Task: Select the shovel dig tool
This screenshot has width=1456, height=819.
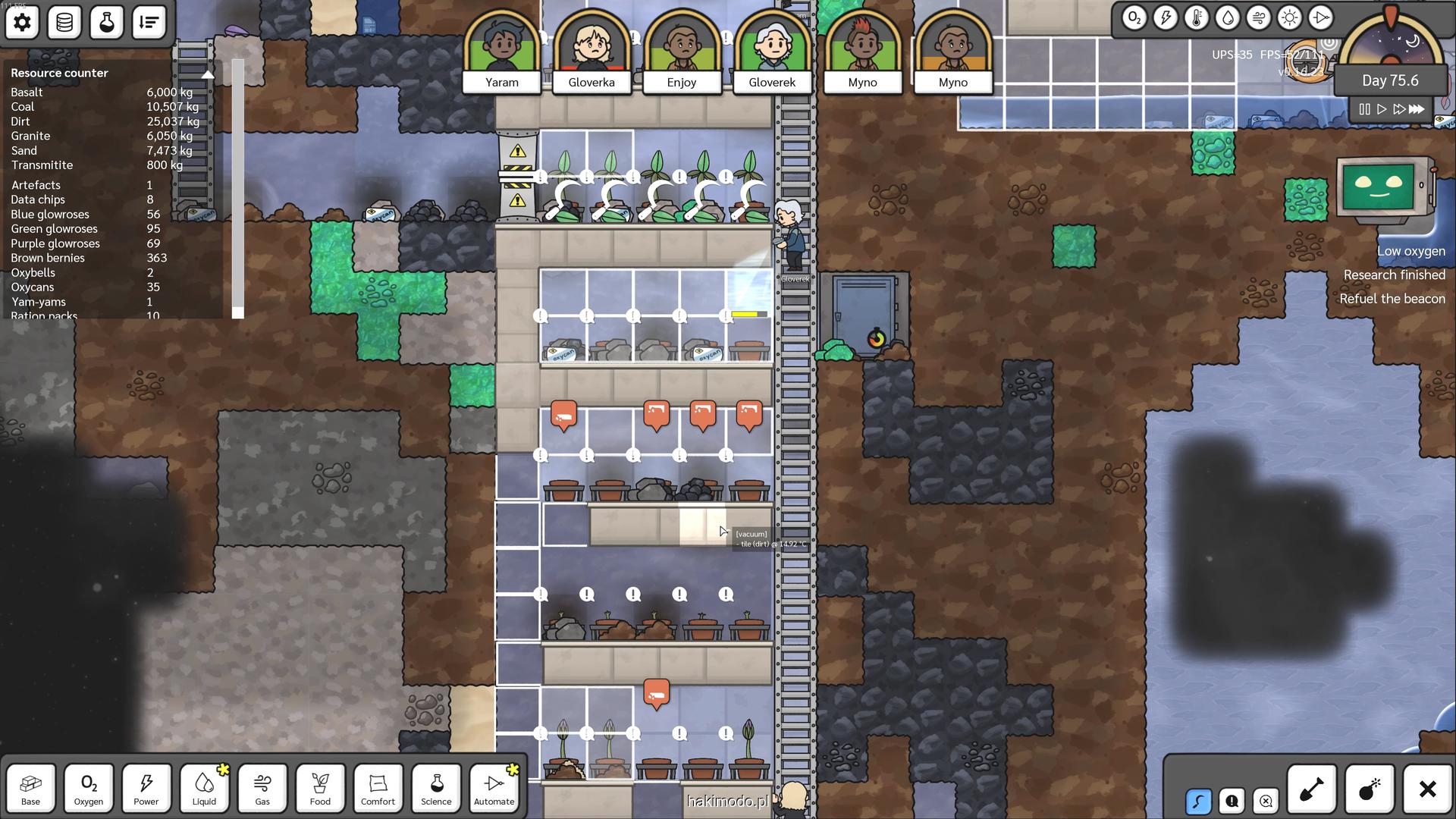Action: [1311, 789]
